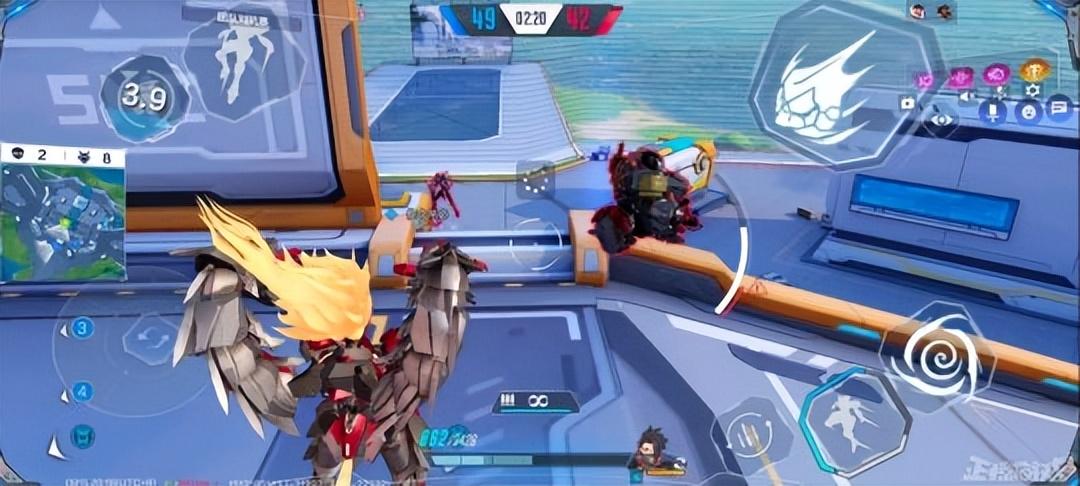Tap the dotted circle button
This screenshot has height=486, width=1080.
536,181
